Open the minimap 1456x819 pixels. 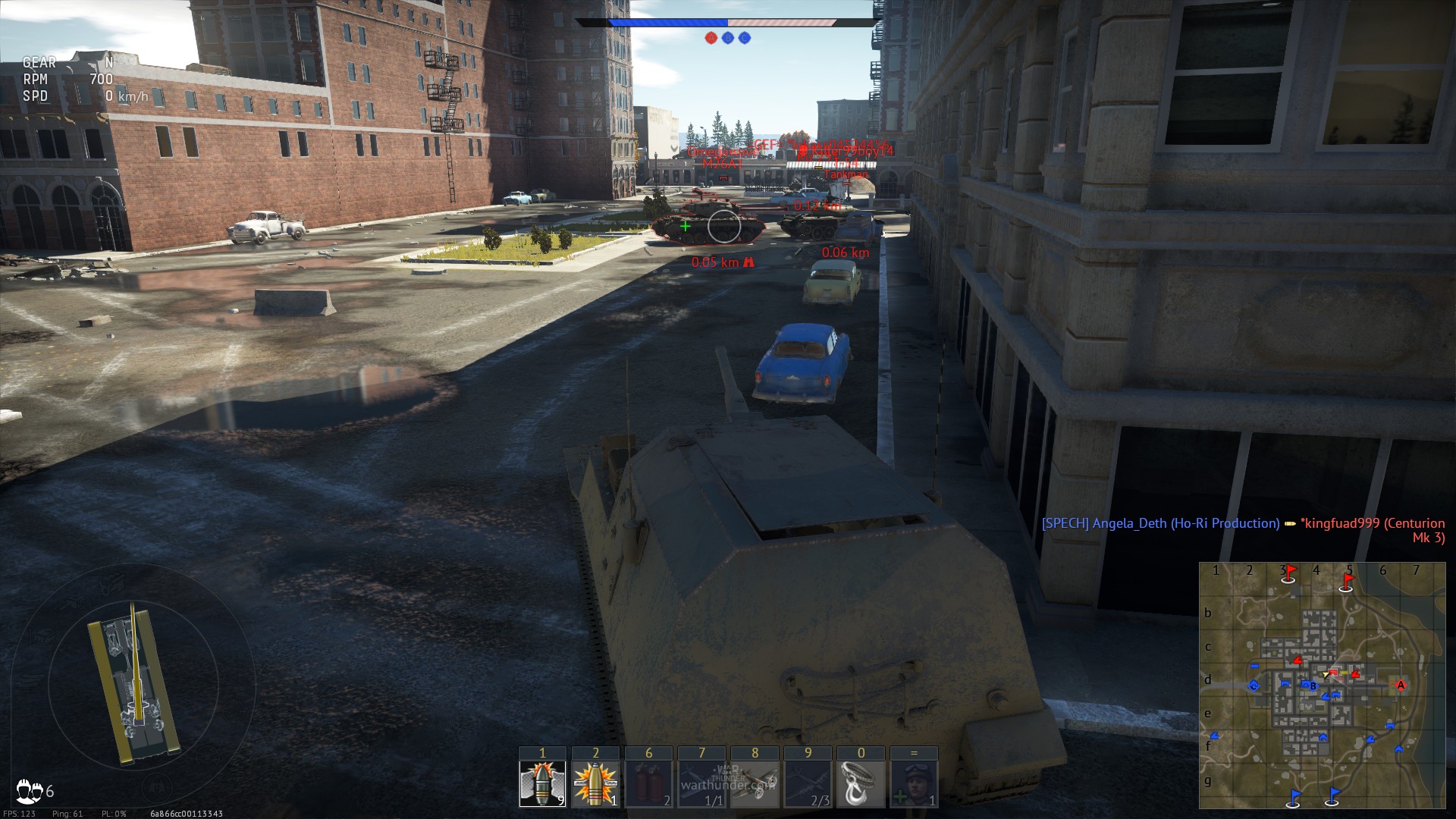click(1322, 686)
